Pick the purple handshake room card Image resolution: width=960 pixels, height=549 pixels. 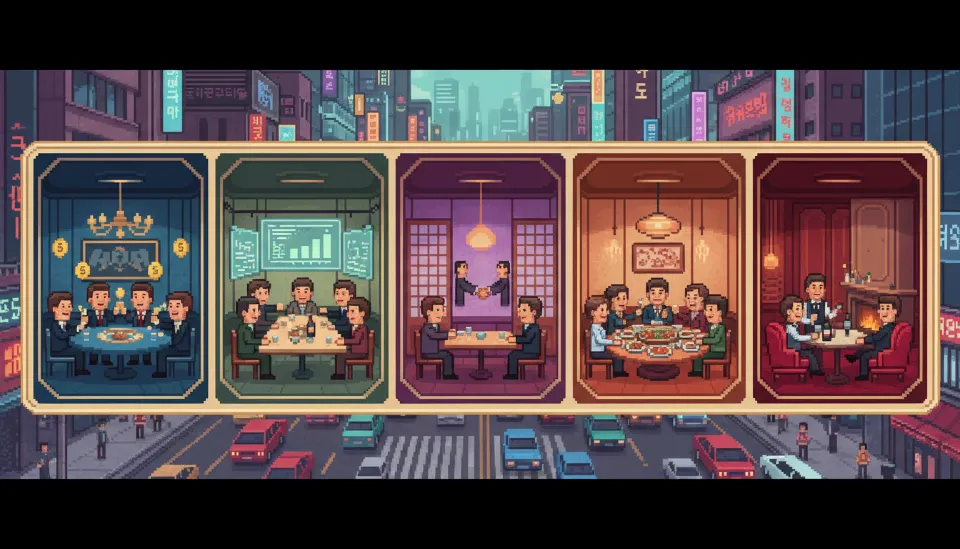pyautogui.click(x=481, y=278)
